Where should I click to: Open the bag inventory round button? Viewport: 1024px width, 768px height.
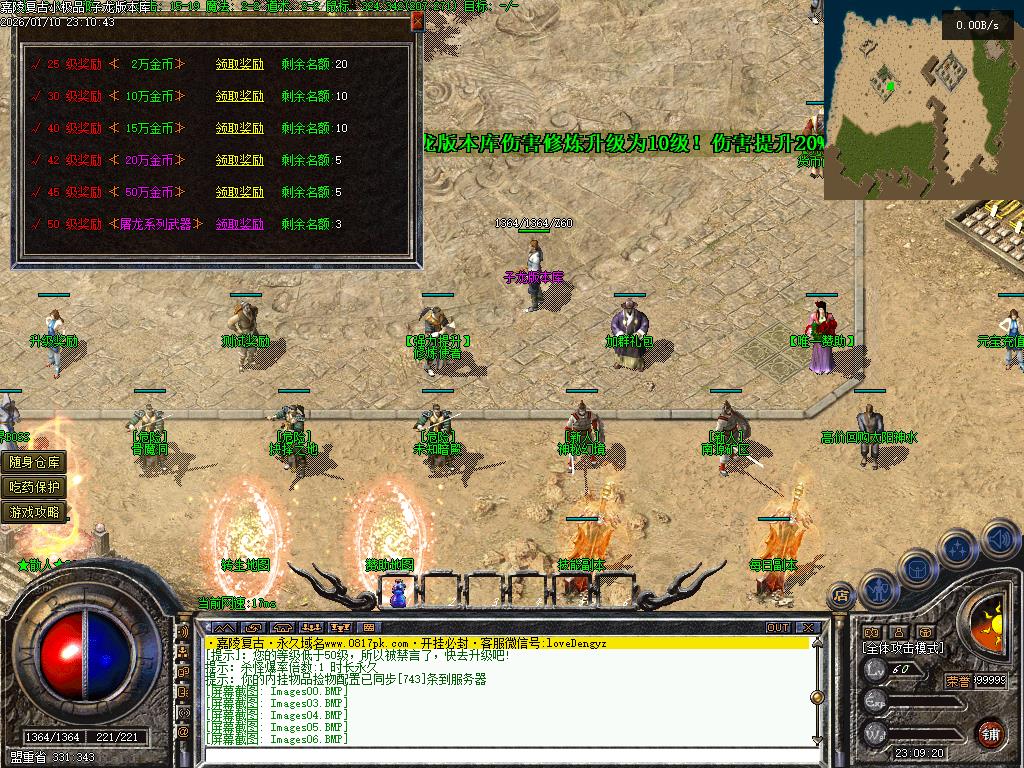tap(917, 568)
